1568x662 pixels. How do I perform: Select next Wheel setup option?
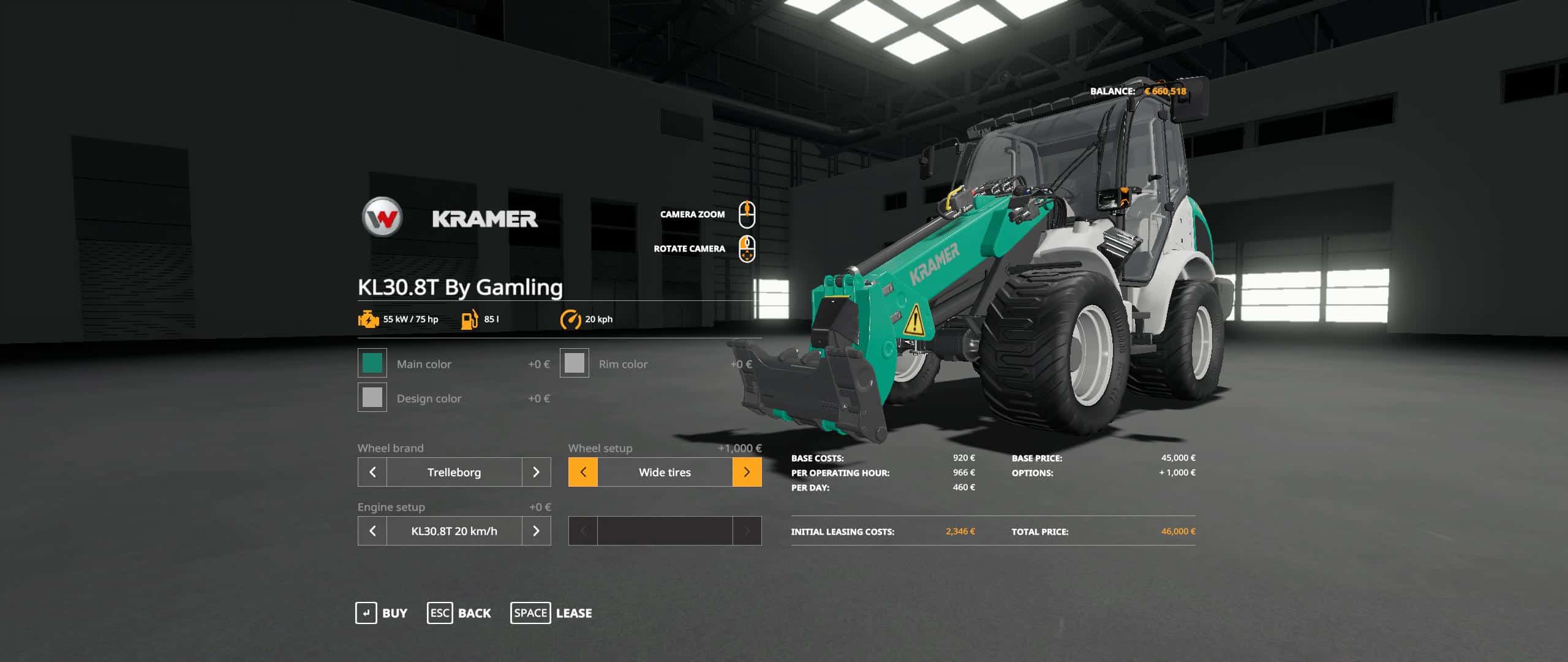point(747,472)
